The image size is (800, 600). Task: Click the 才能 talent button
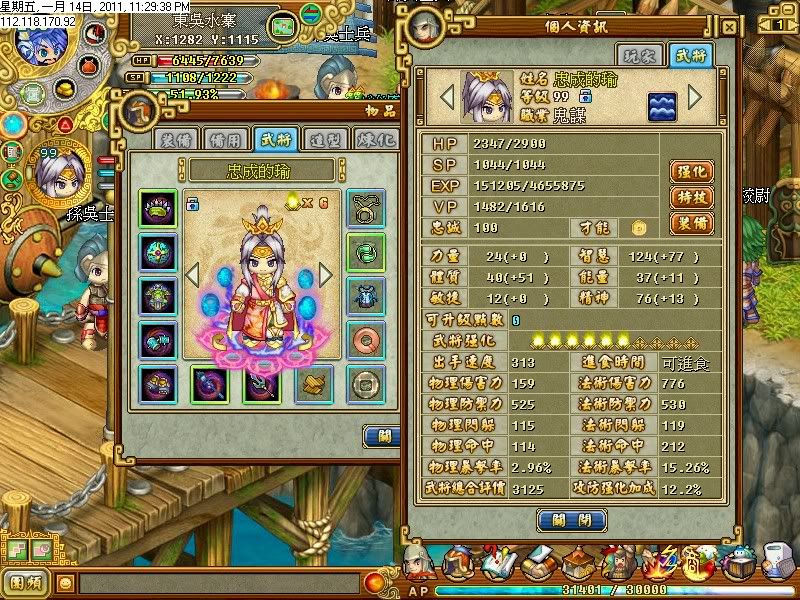pos(638,227)
